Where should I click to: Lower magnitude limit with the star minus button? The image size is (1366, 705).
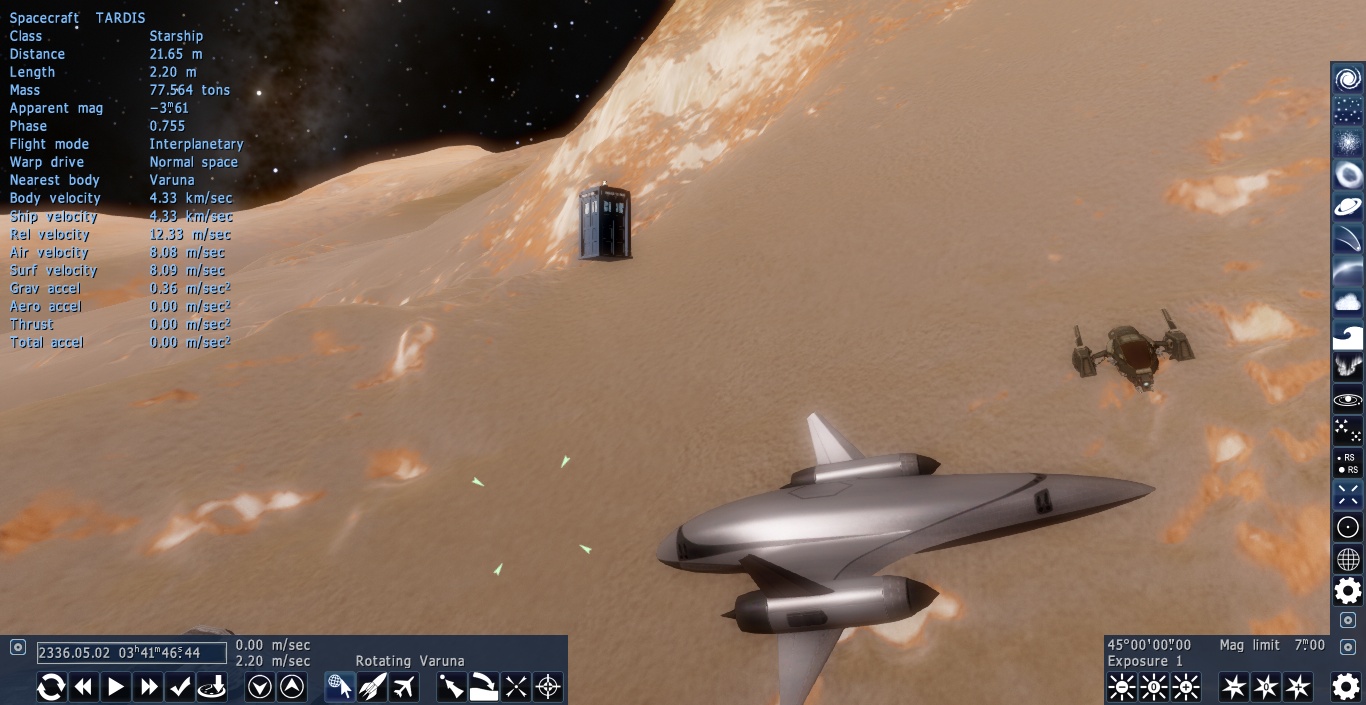[x=1234, y=687]
